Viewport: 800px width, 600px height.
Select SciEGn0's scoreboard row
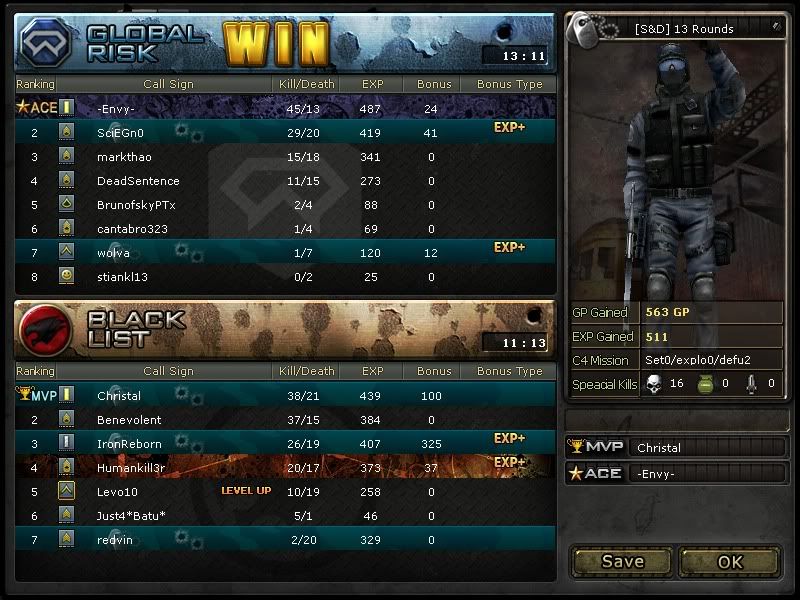(x=285, y=132)
